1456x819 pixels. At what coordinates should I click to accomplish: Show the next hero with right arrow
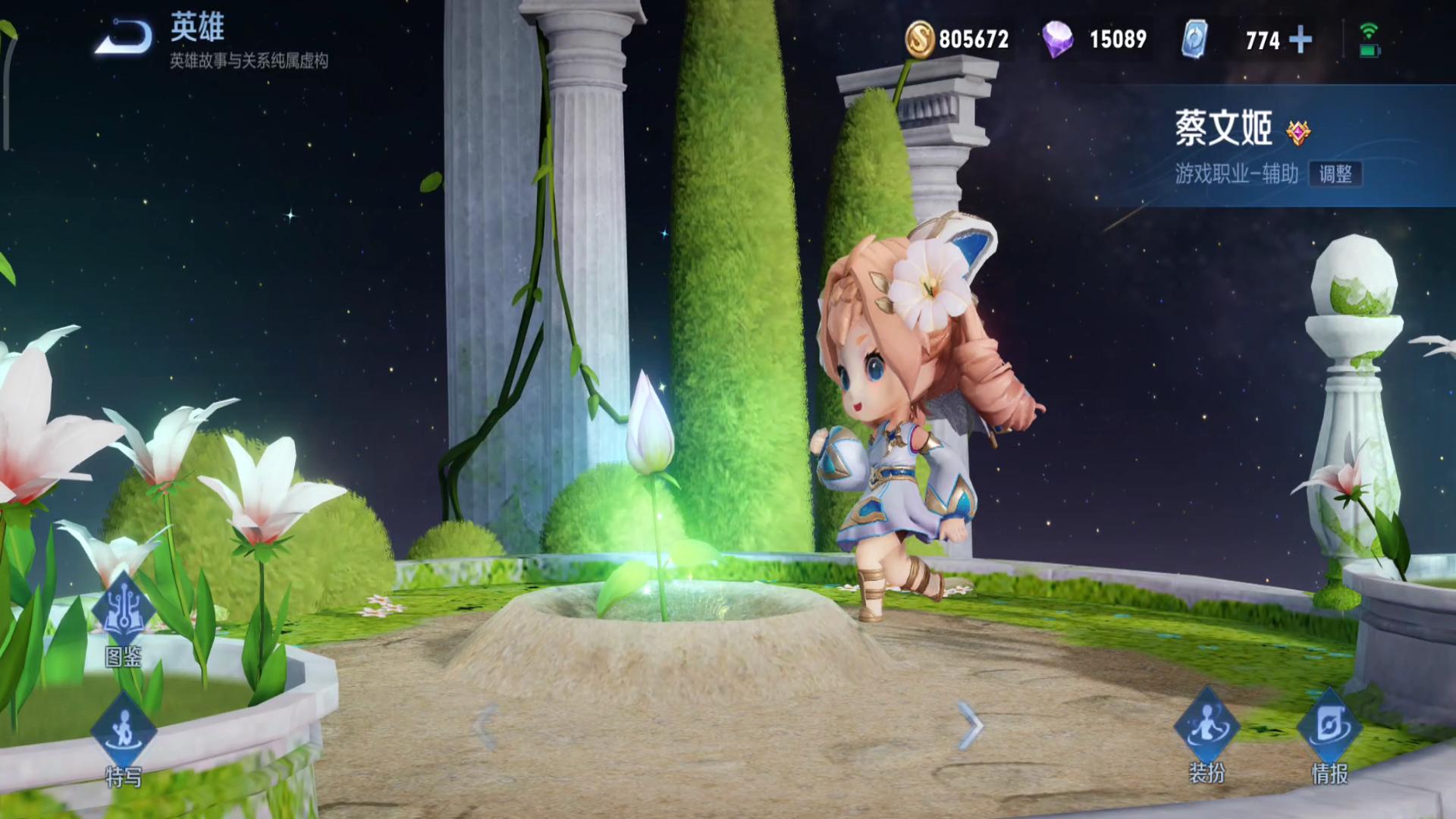click(970, 726)
